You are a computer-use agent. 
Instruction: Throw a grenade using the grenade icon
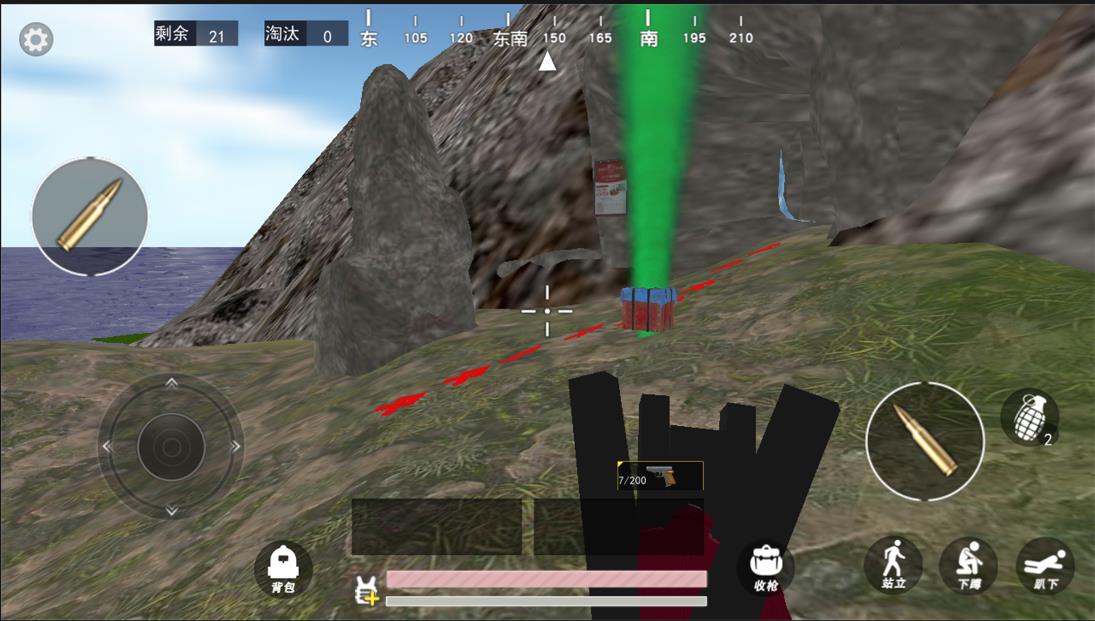point(1029,417)
